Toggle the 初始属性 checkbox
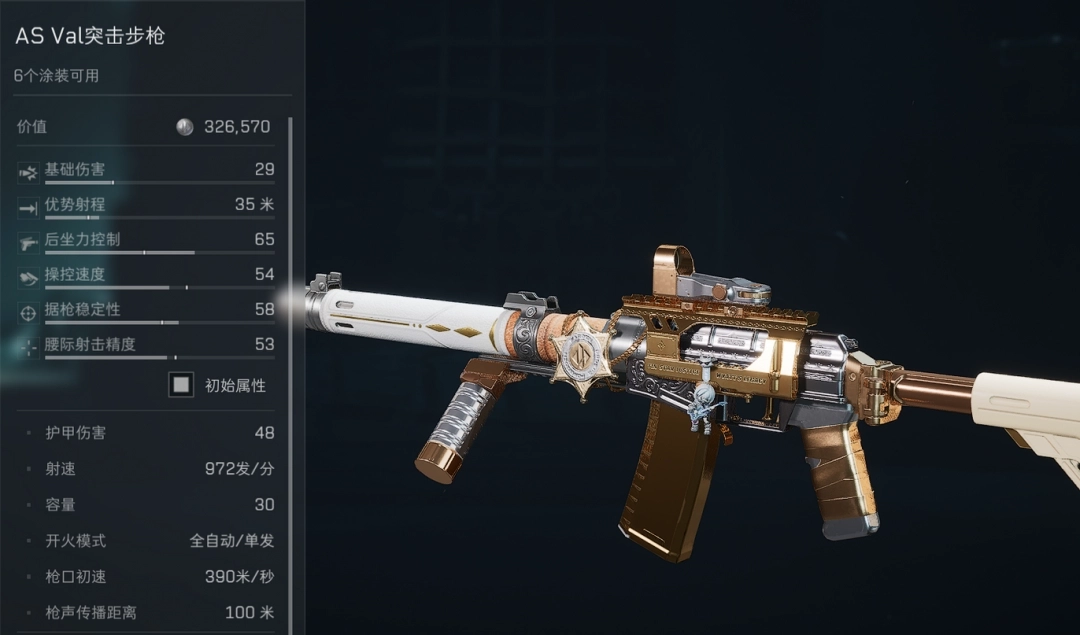Screen dimensions: 1080x635 point(181,385)
